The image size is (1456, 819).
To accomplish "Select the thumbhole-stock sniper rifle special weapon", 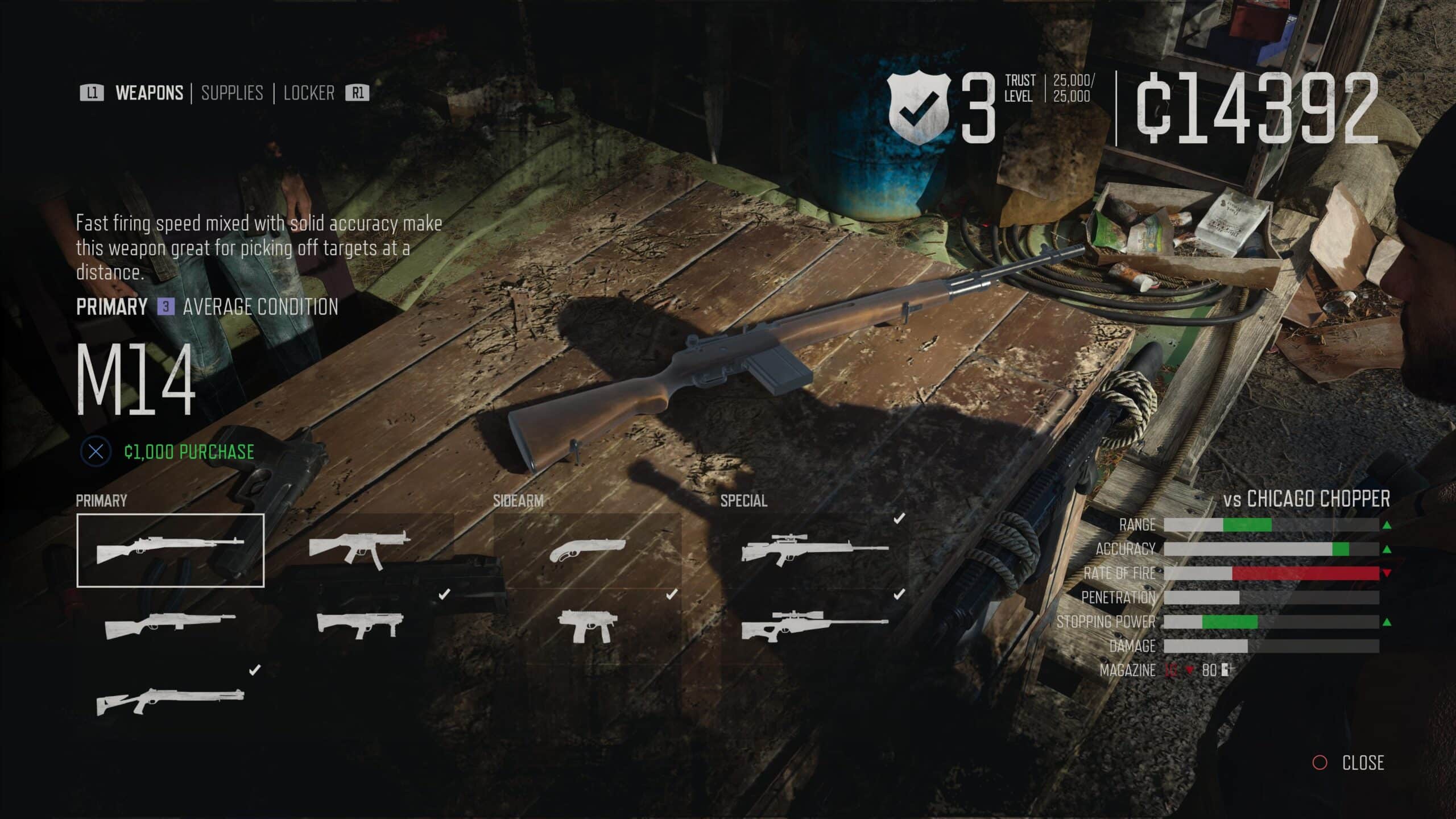I will point(814,626).
